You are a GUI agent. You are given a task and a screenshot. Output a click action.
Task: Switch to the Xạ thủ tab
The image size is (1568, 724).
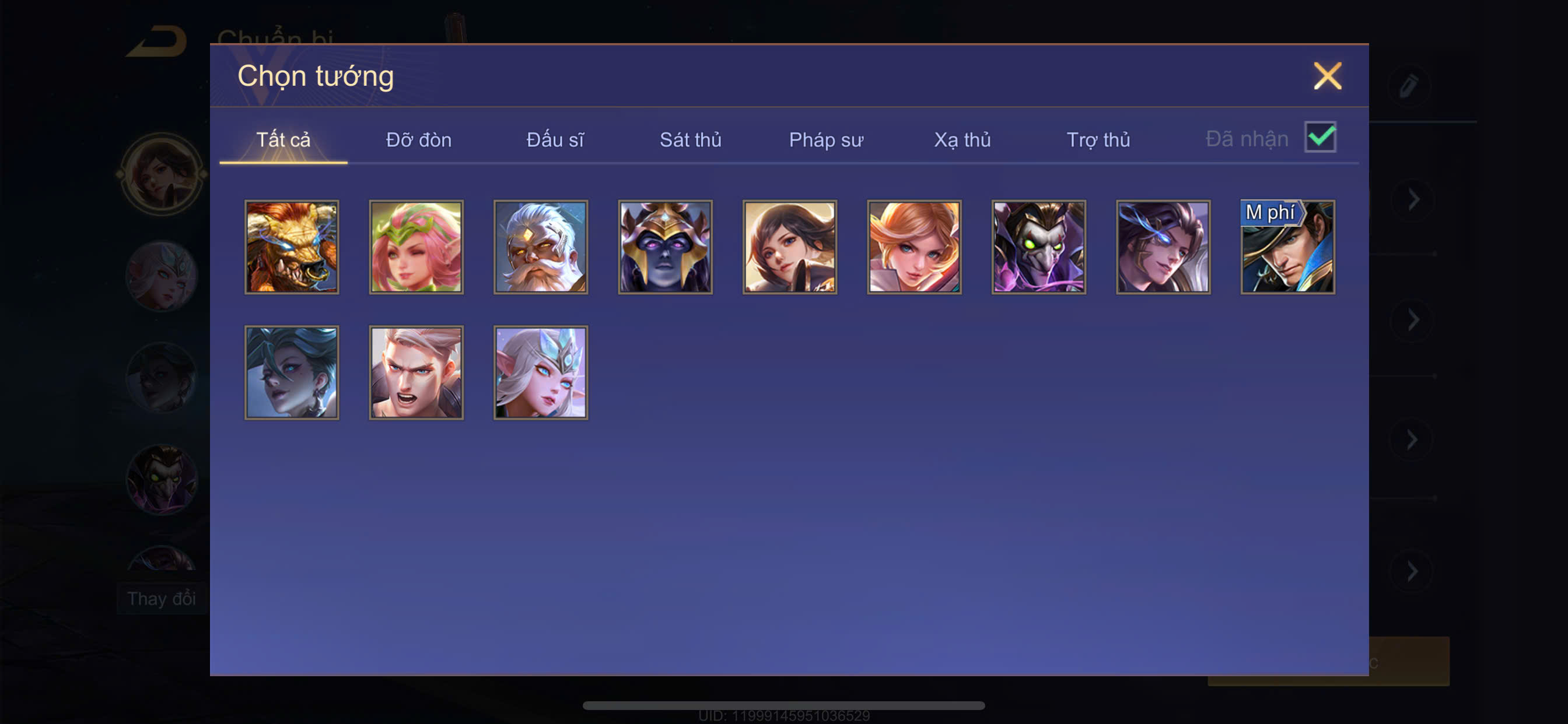pyautogui.click(x=962, y=140)
